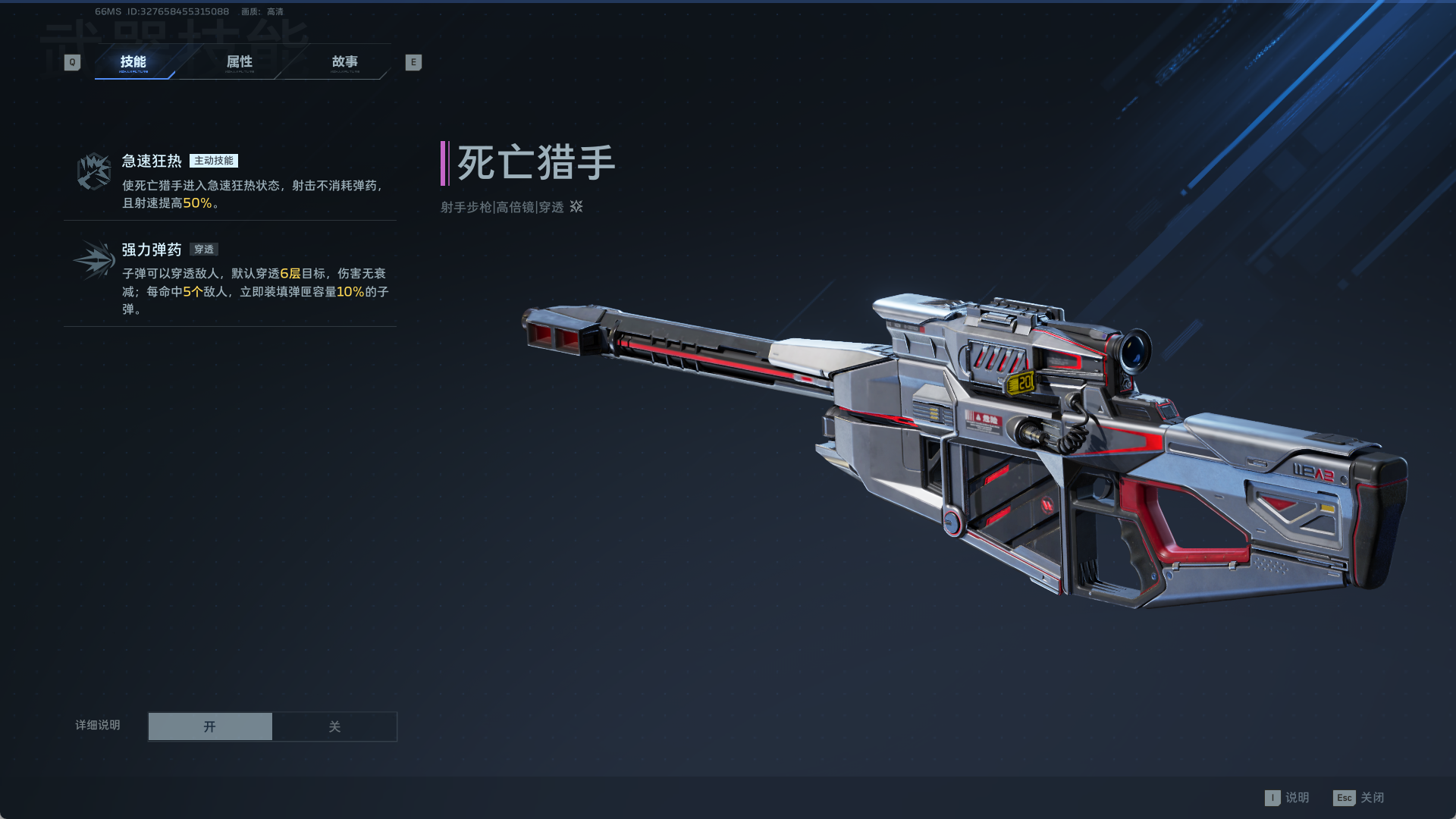Disable 详细说明 by clicking 关

click(334, 726)
